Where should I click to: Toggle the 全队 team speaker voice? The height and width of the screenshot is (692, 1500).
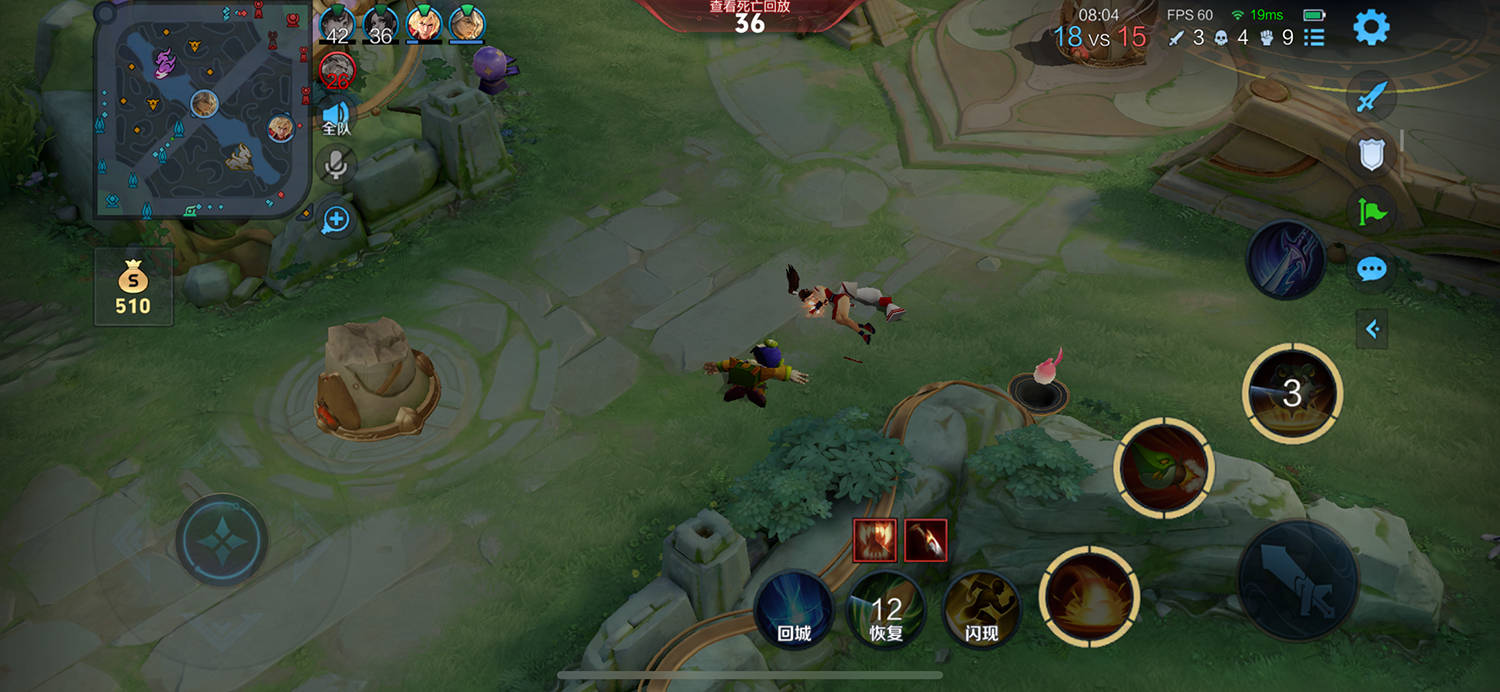336,116
